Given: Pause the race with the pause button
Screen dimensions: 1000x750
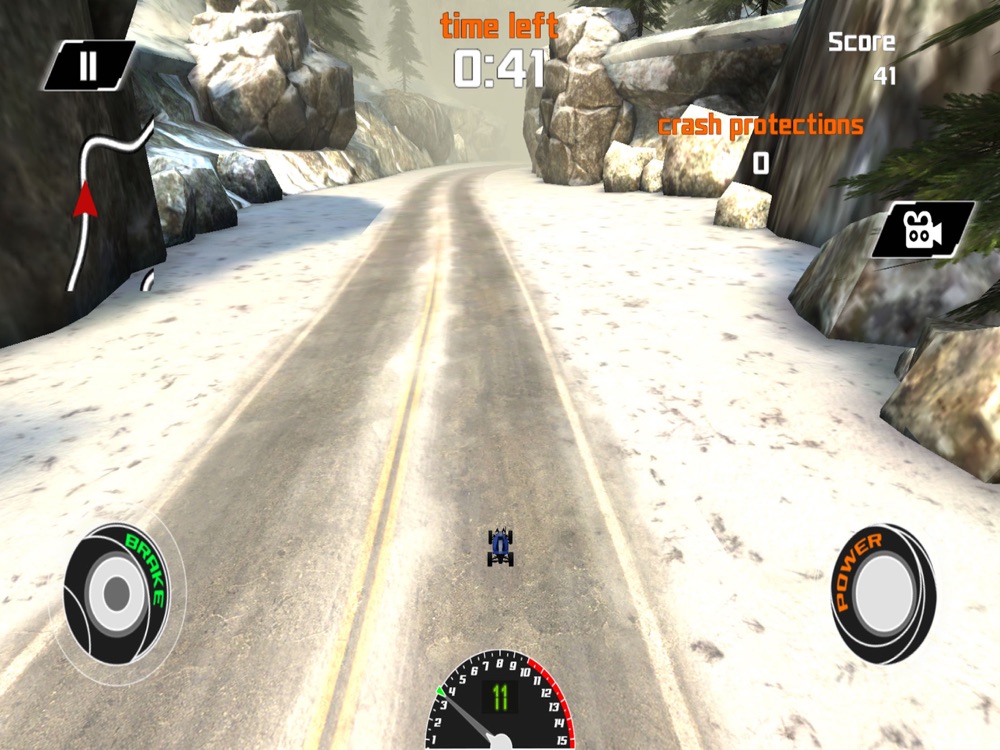Looking at the screenshot, I should point(88,66).
